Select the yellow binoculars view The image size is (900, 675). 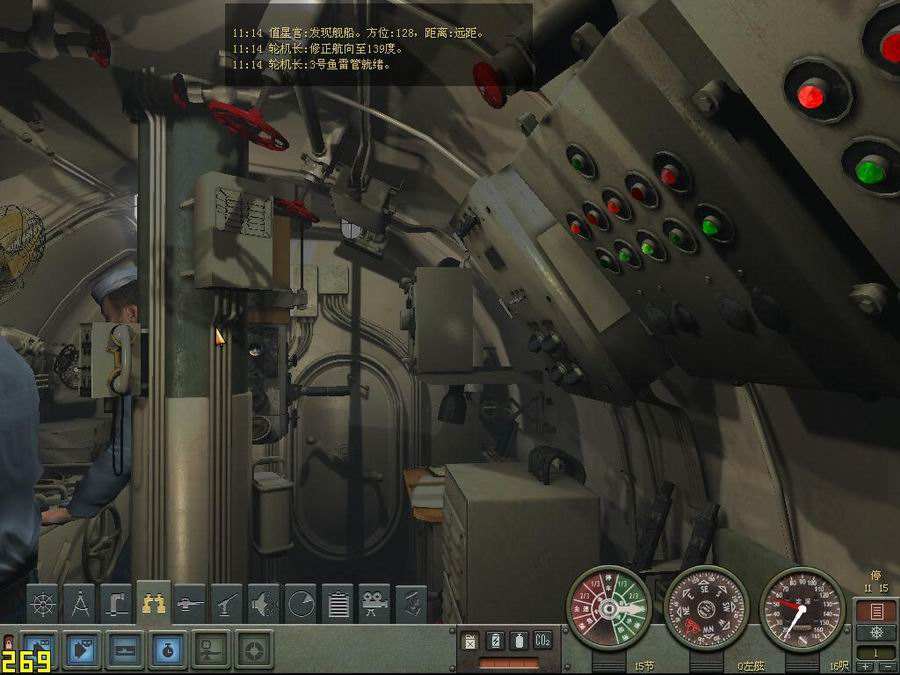[x=153, y=604]
